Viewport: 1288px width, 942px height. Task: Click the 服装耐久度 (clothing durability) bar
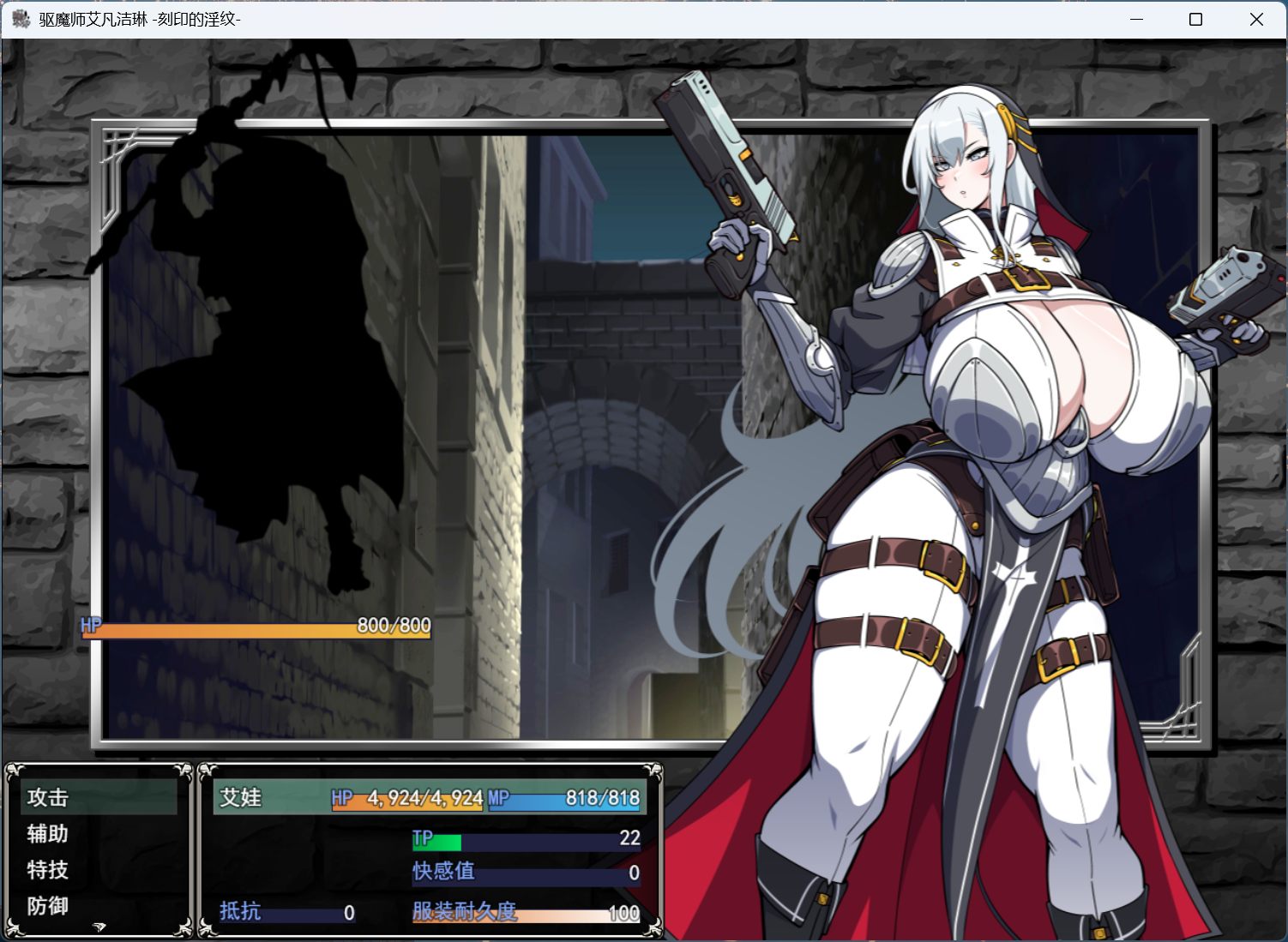click(x=525, y=912)
